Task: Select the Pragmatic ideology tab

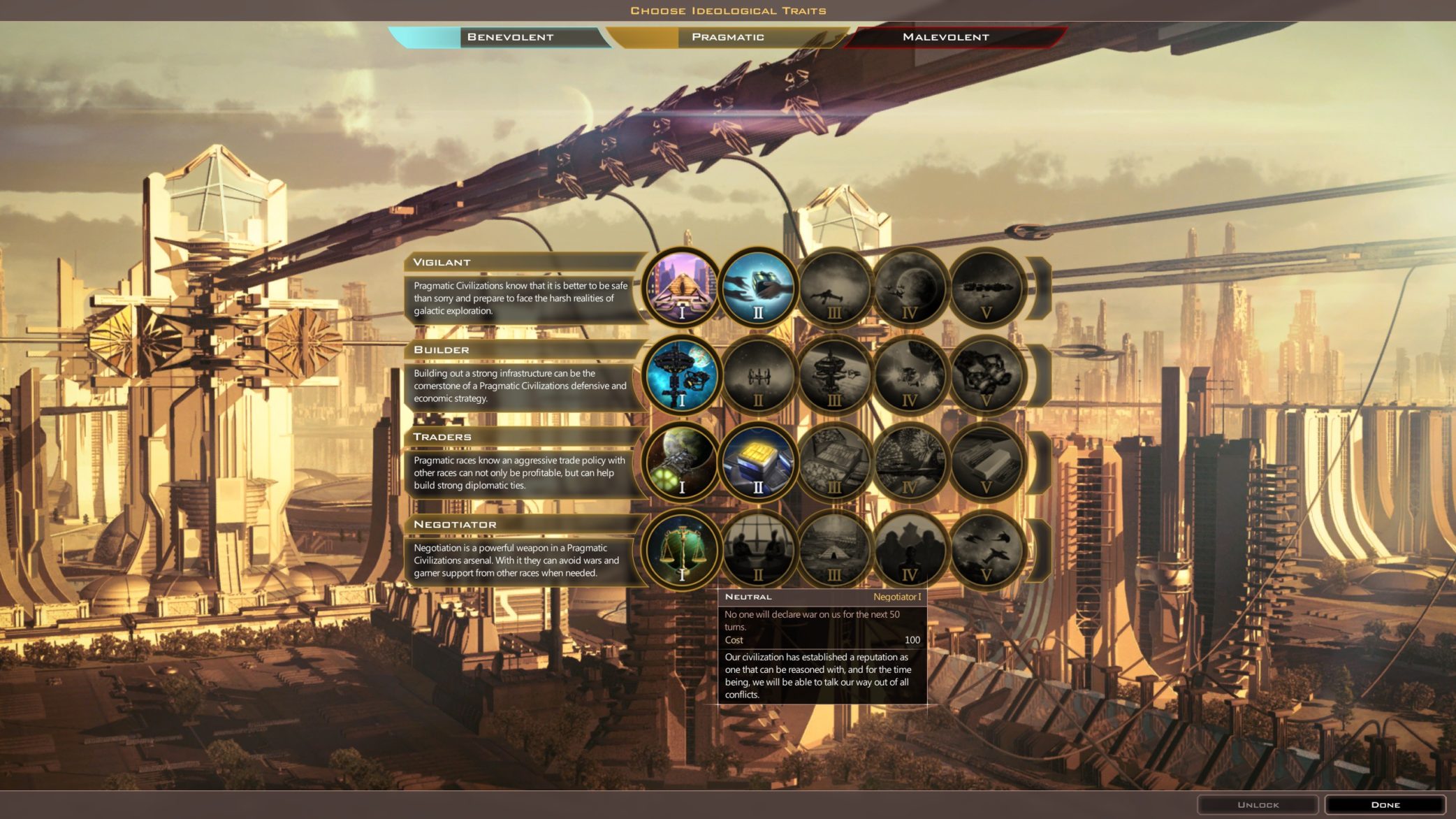Action: pyautogui.click(x=727, y=37)
